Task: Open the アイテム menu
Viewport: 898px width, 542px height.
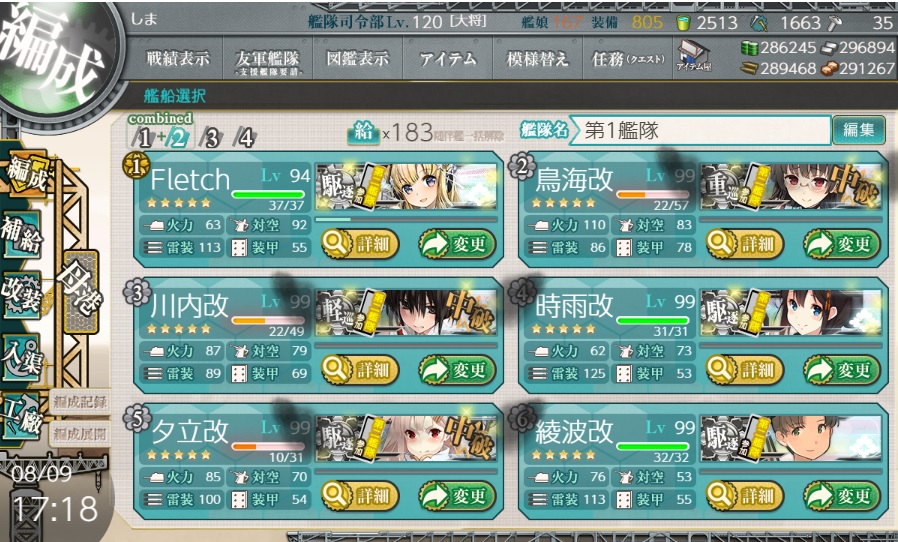Action: pyautogui.click(x=449, y=59)
